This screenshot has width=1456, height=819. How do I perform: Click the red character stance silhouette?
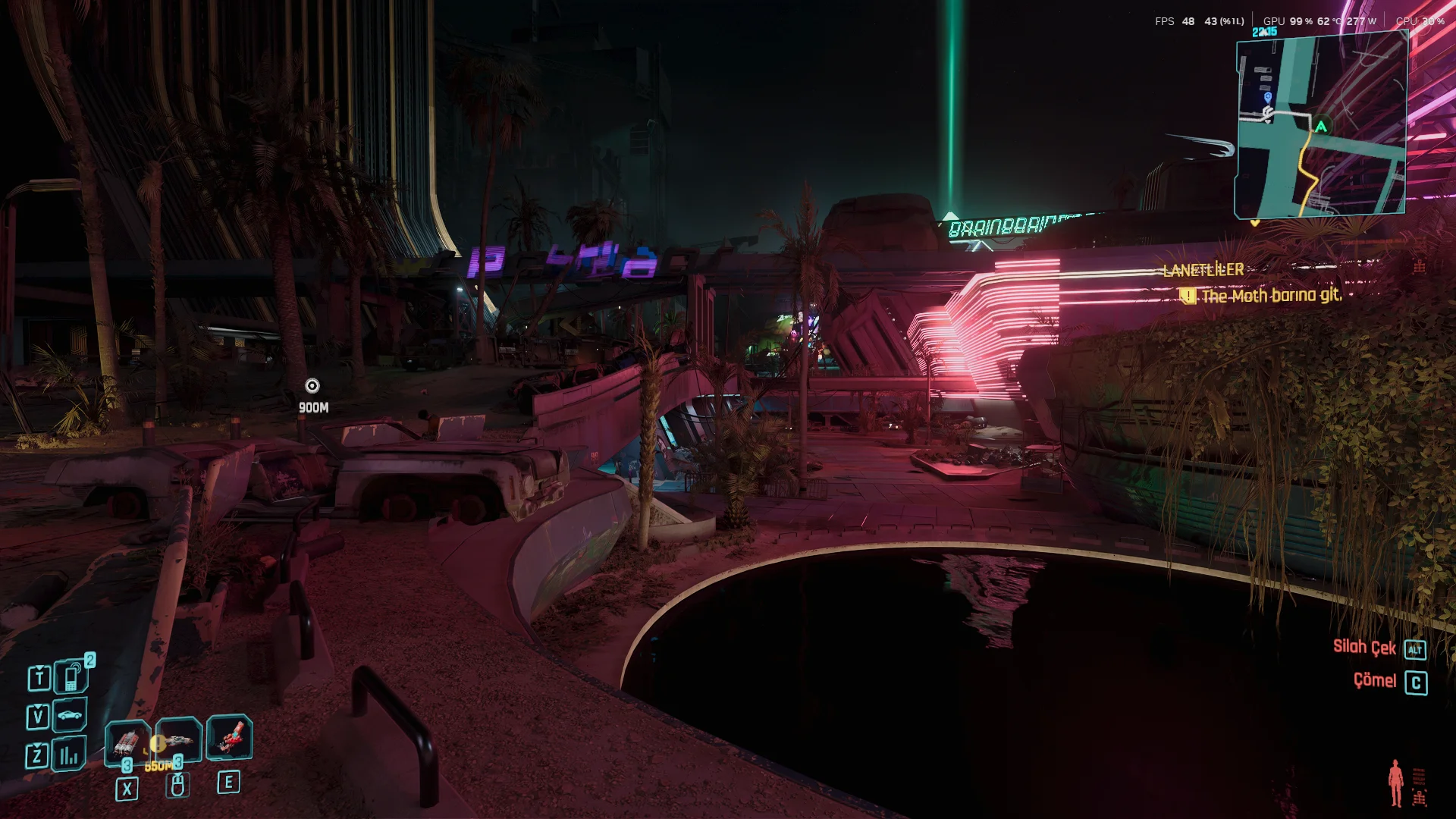tap(1395, 783)
